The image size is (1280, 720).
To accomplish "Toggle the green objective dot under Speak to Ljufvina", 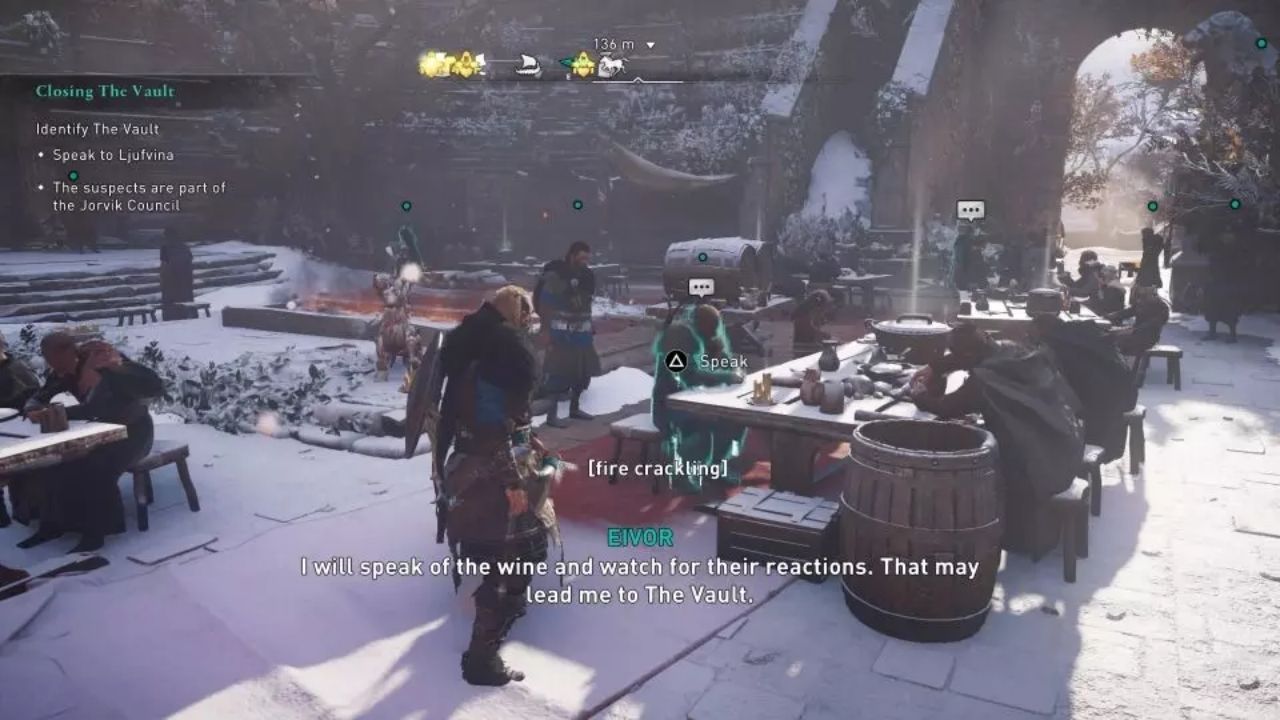I will (73, 176).
